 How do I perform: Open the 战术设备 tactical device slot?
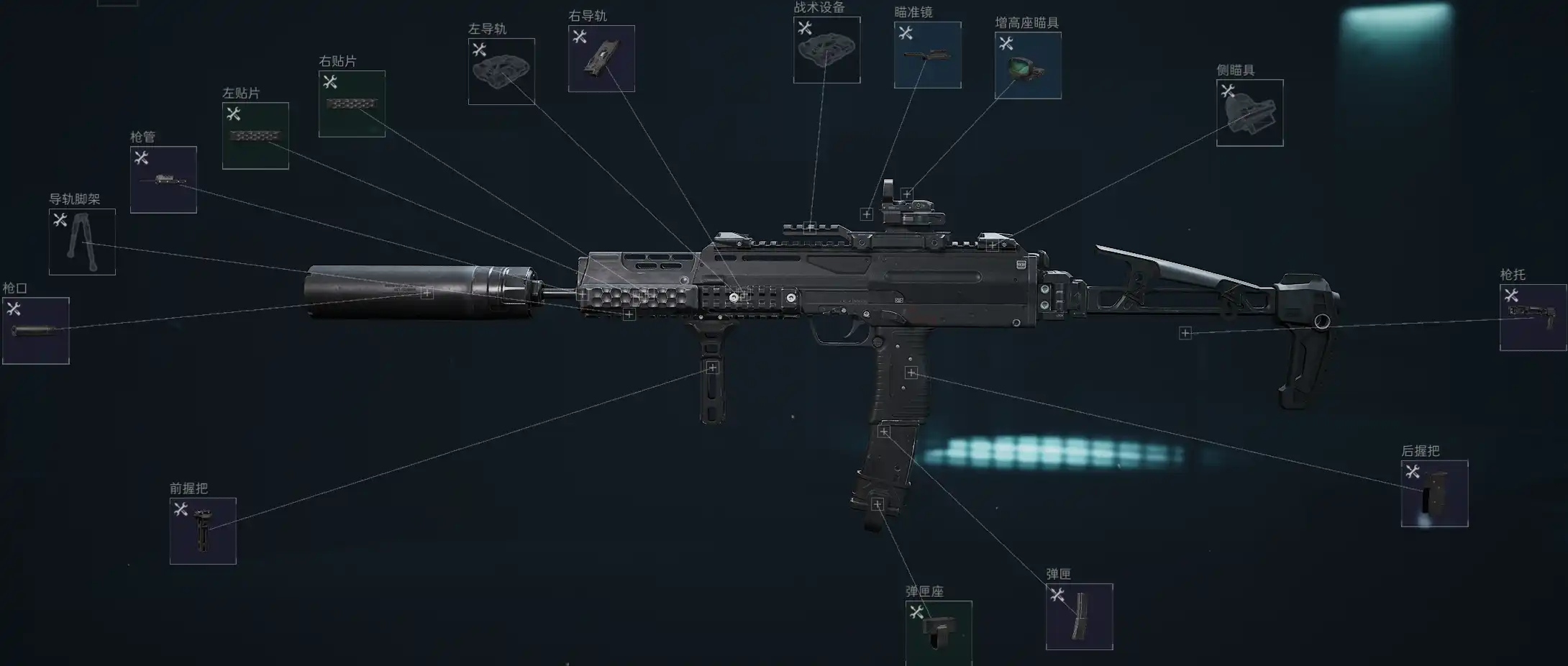click(826, 50)
